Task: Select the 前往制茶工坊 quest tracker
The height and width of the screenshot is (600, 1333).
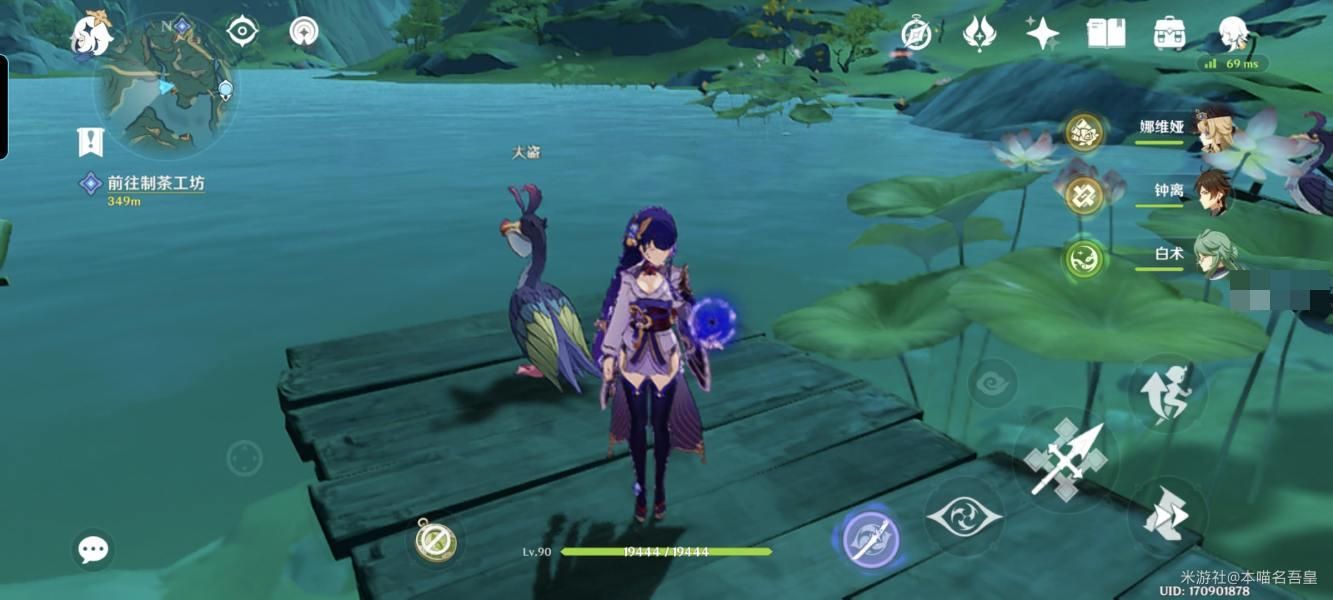Action: (x=155, y=184)
